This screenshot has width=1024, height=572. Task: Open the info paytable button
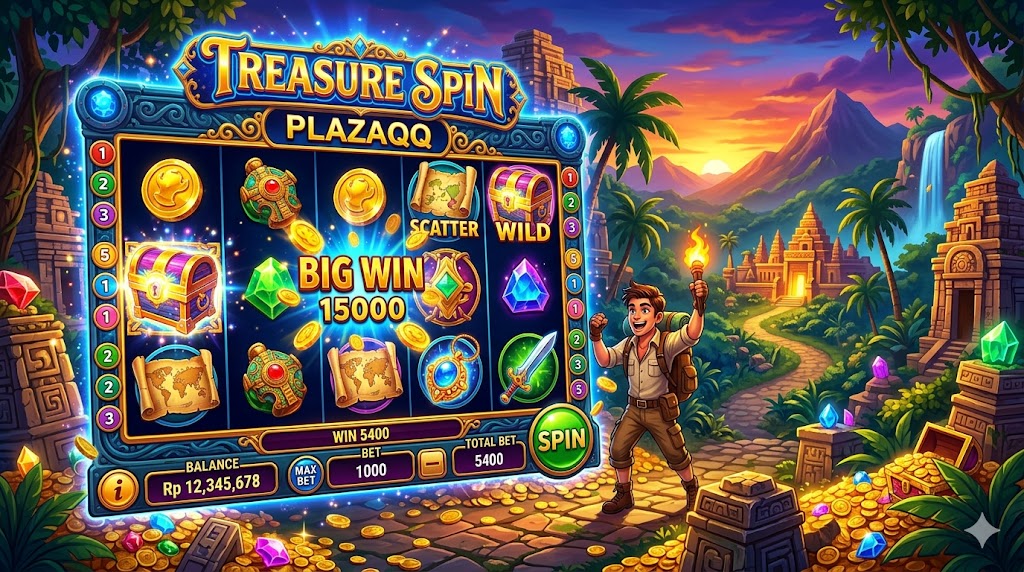[121, 490]
